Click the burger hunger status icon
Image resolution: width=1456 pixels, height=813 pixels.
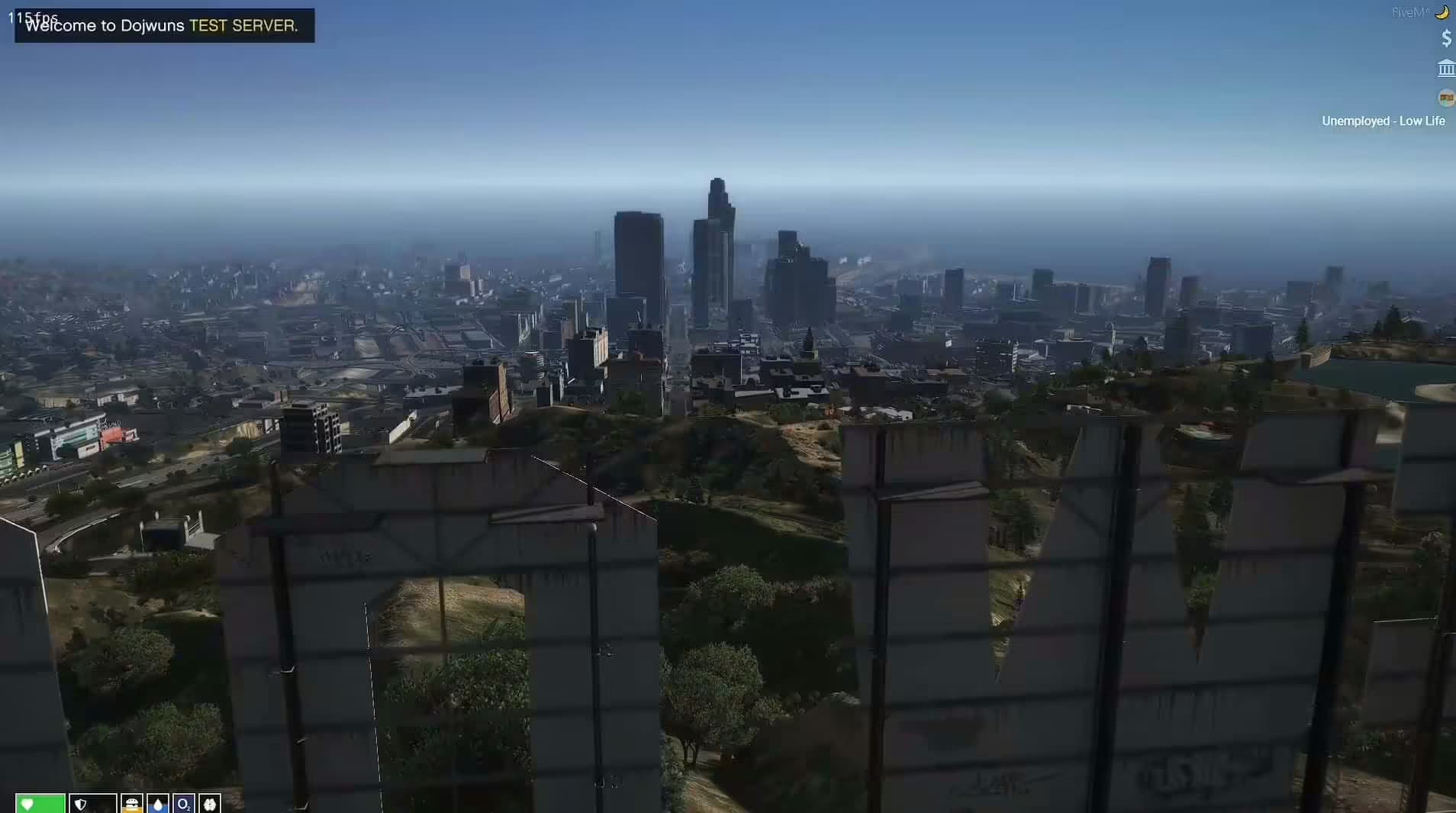click(x=131, y=804)
